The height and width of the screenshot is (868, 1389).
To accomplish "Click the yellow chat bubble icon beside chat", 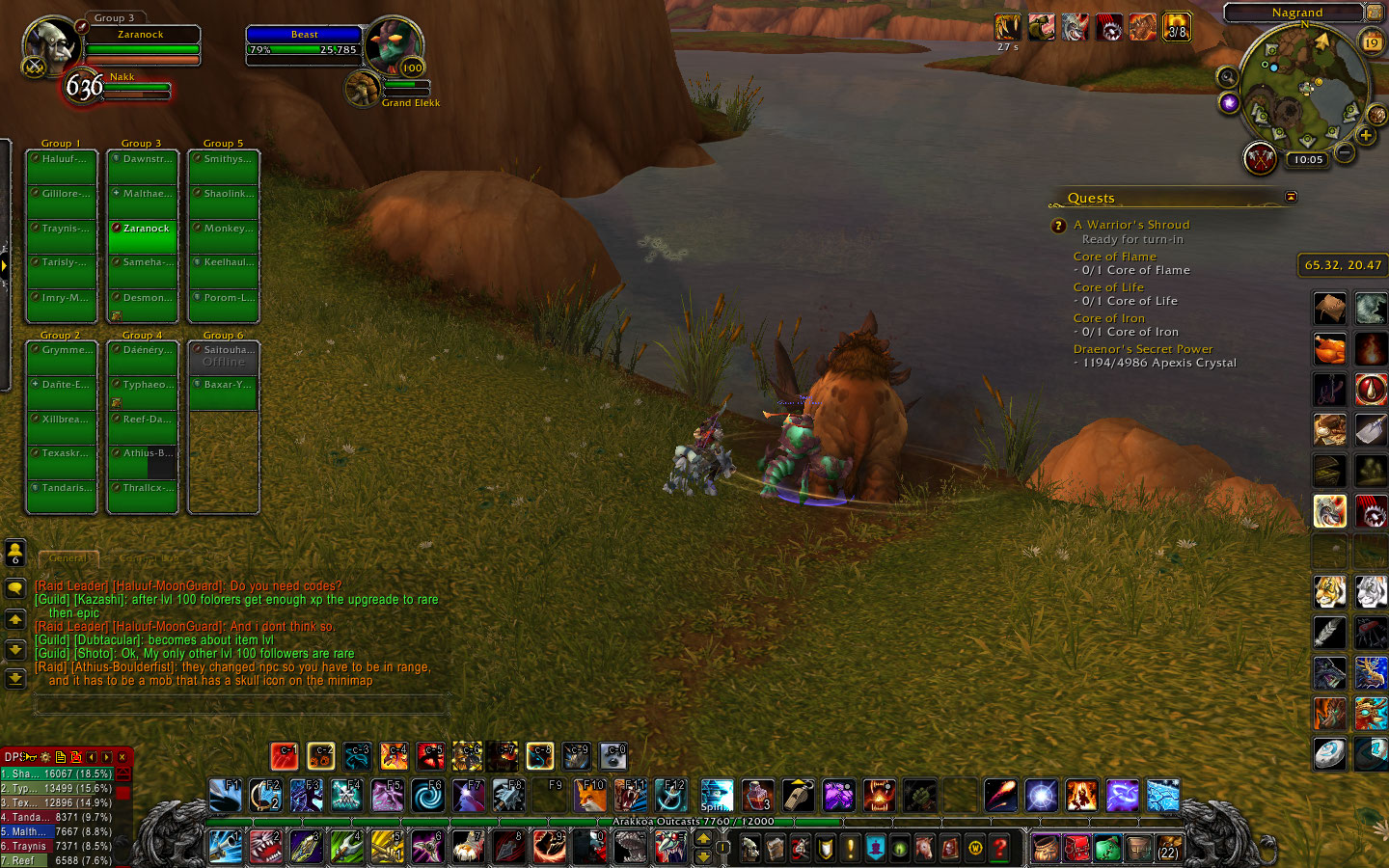I will pyautogui.click(x=14, y=586).
